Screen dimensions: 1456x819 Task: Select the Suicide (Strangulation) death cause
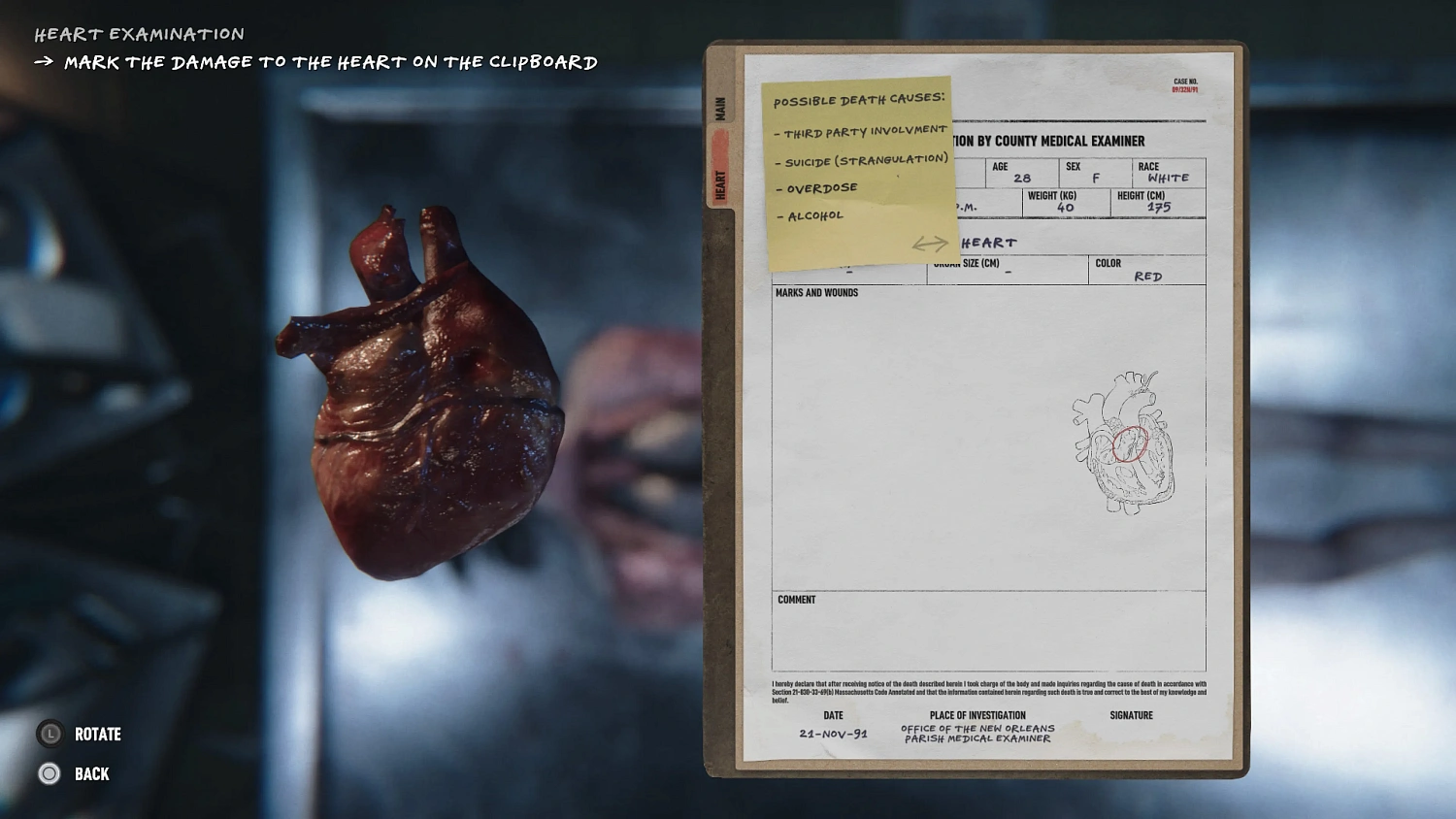[x=862, y=159]
